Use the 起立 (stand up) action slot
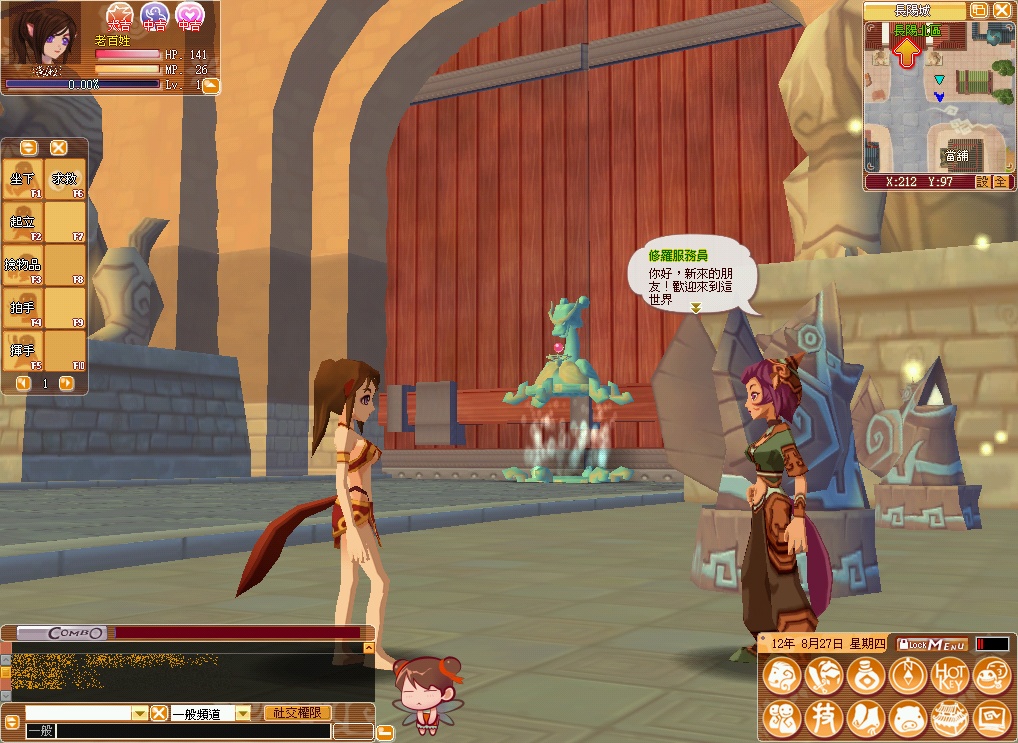This screenshot has width=1018, height=743. [x=23, y=222]
